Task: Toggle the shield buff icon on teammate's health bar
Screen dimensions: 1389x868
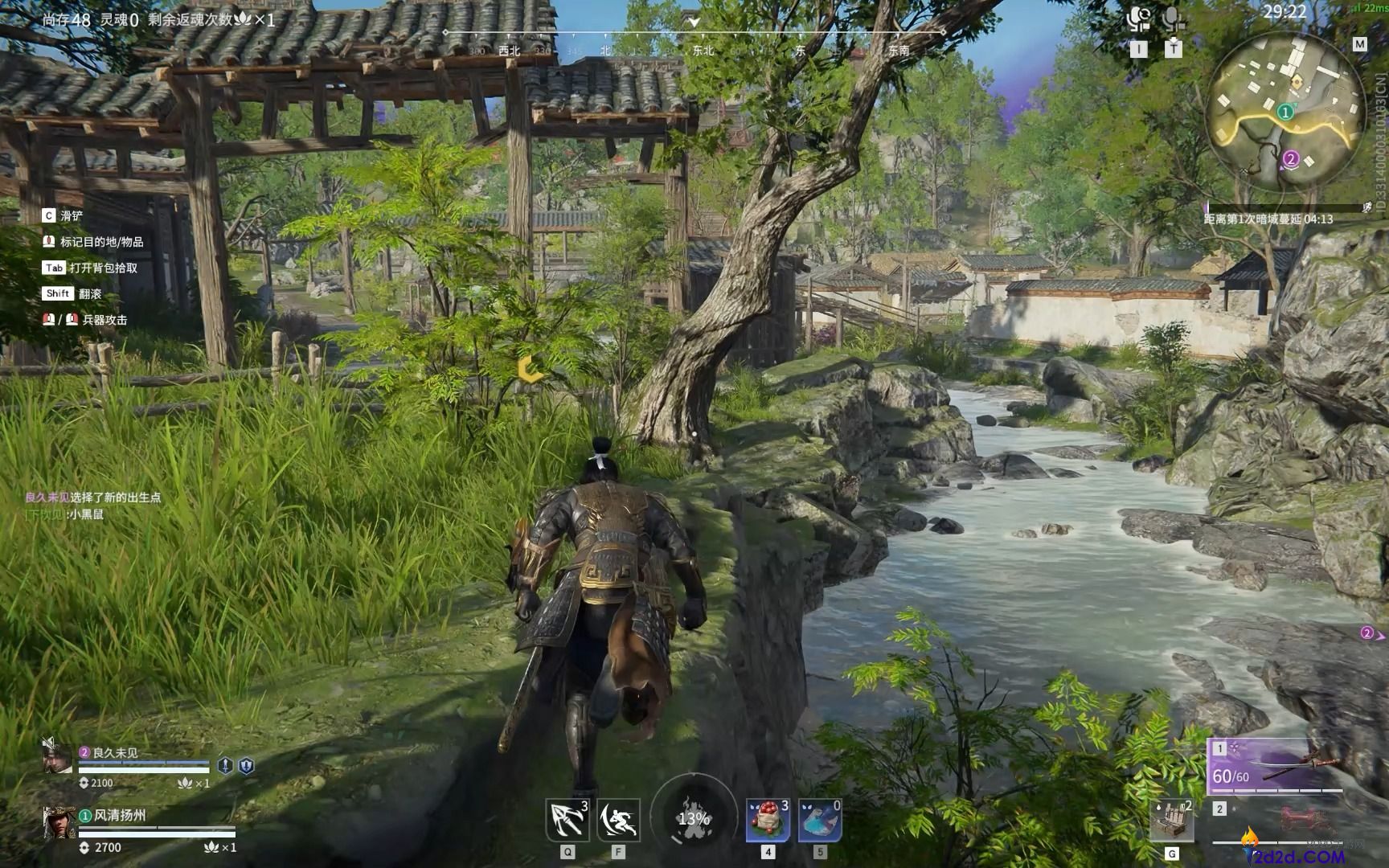Action: pos(244,767)
